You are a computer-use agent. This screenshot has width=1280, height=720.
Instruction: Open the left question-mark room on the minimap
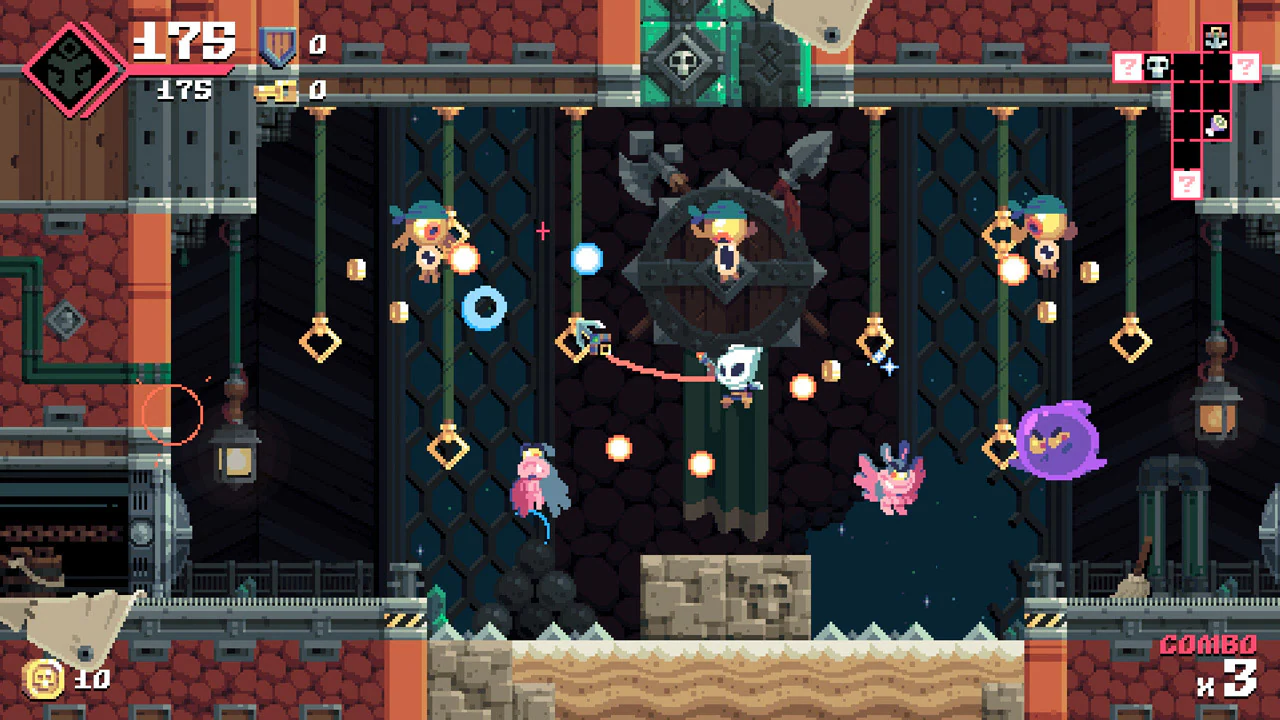[x=1127, y=68]
